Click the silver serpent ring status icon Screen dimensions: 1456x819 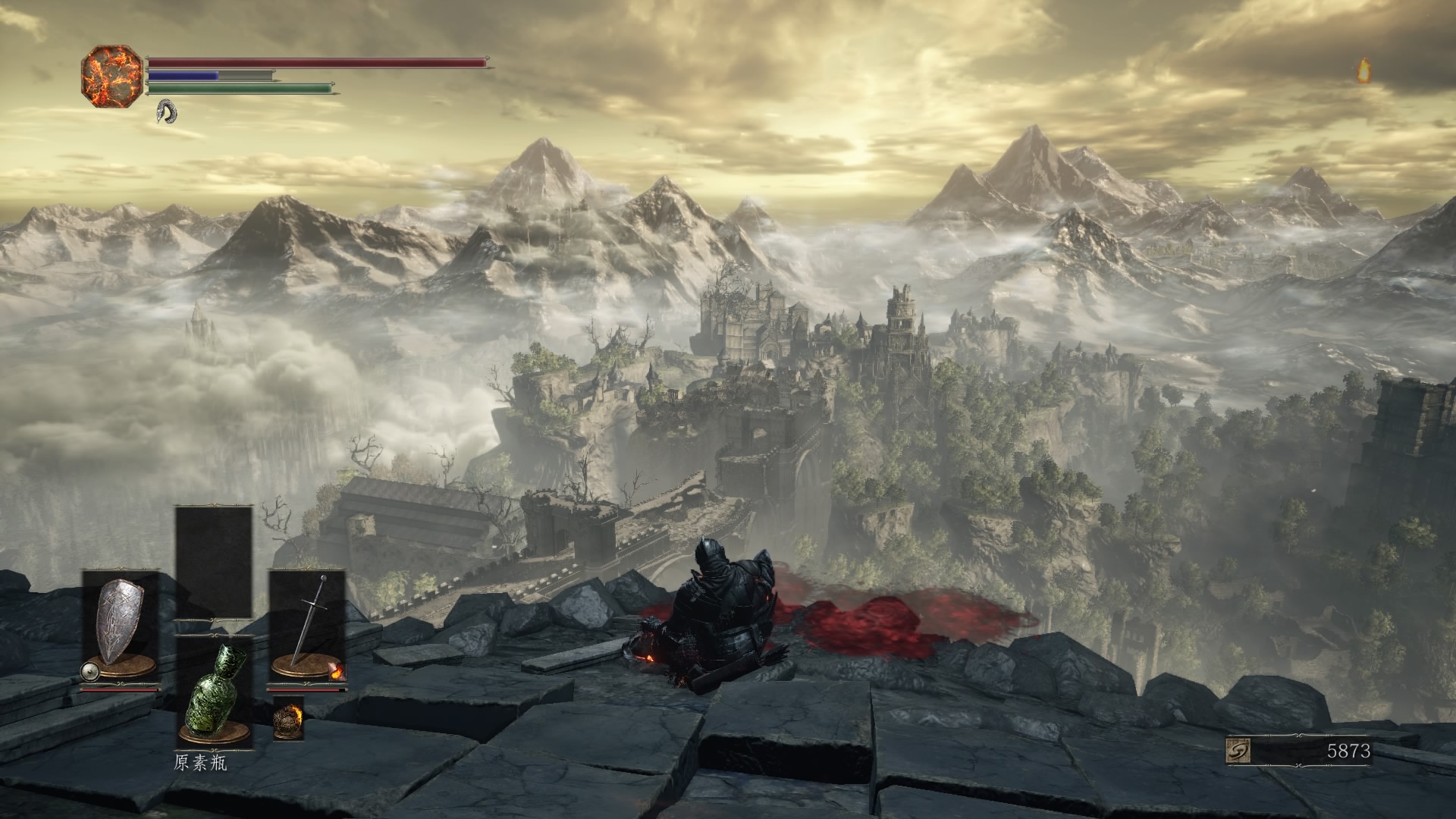167,112
